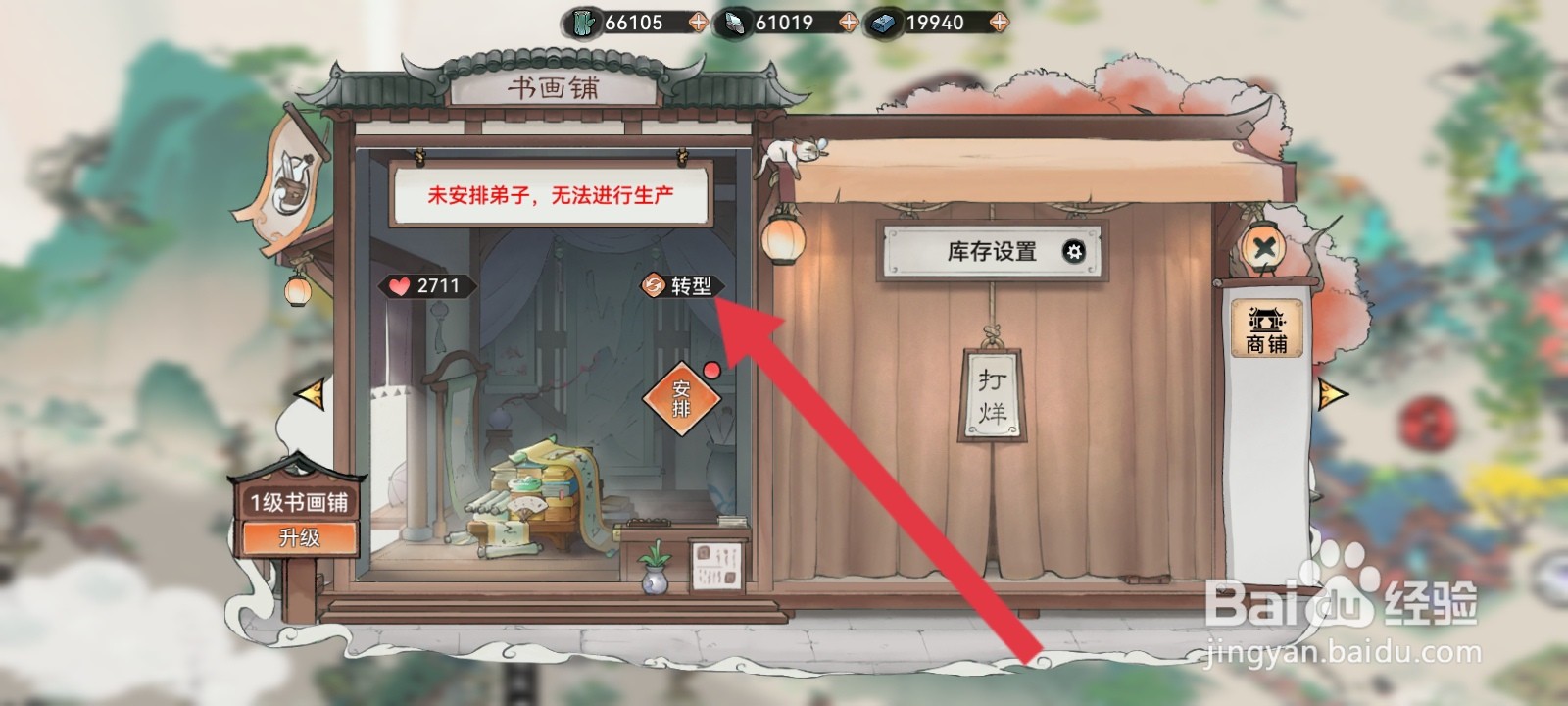Select the 商铺 shop sign icon
Viewport: 1568px width, 706px height.
point(1268,328)
